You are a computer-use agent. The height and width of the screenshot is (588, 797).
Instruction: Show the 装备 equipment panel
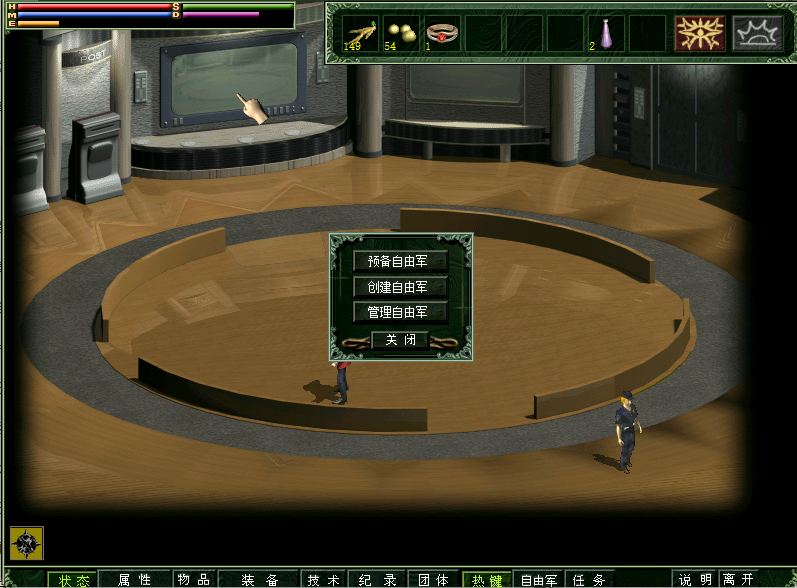point(260,580)
